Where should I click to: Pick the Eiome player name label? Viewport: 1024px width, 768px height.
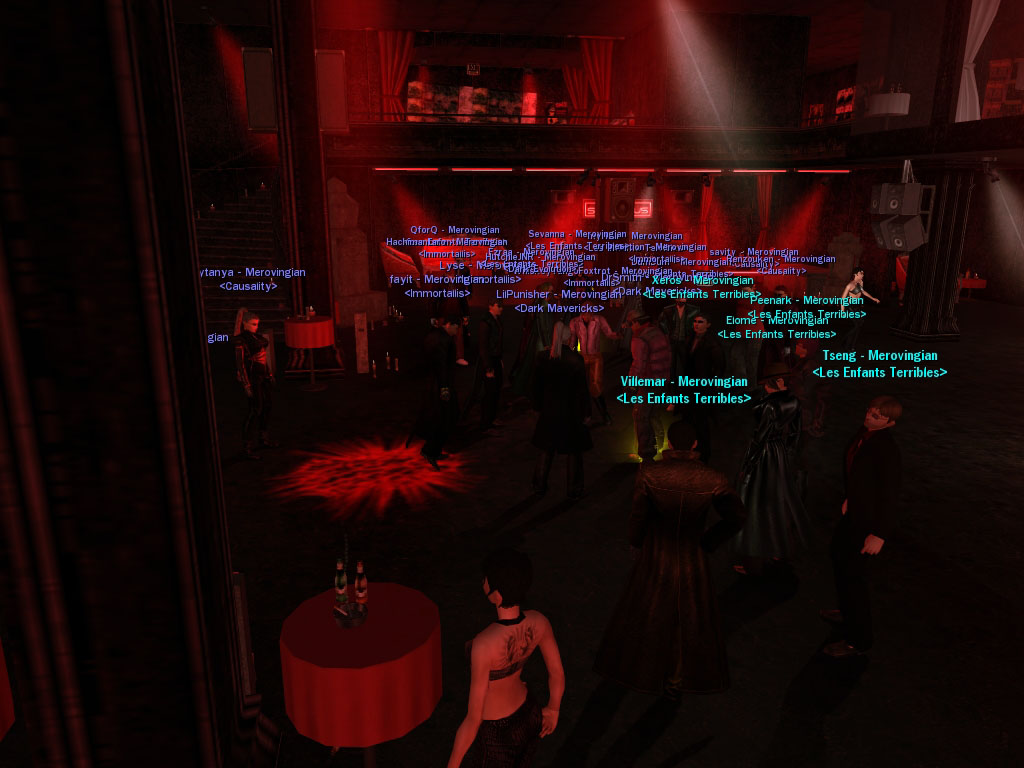pos(777,321)
